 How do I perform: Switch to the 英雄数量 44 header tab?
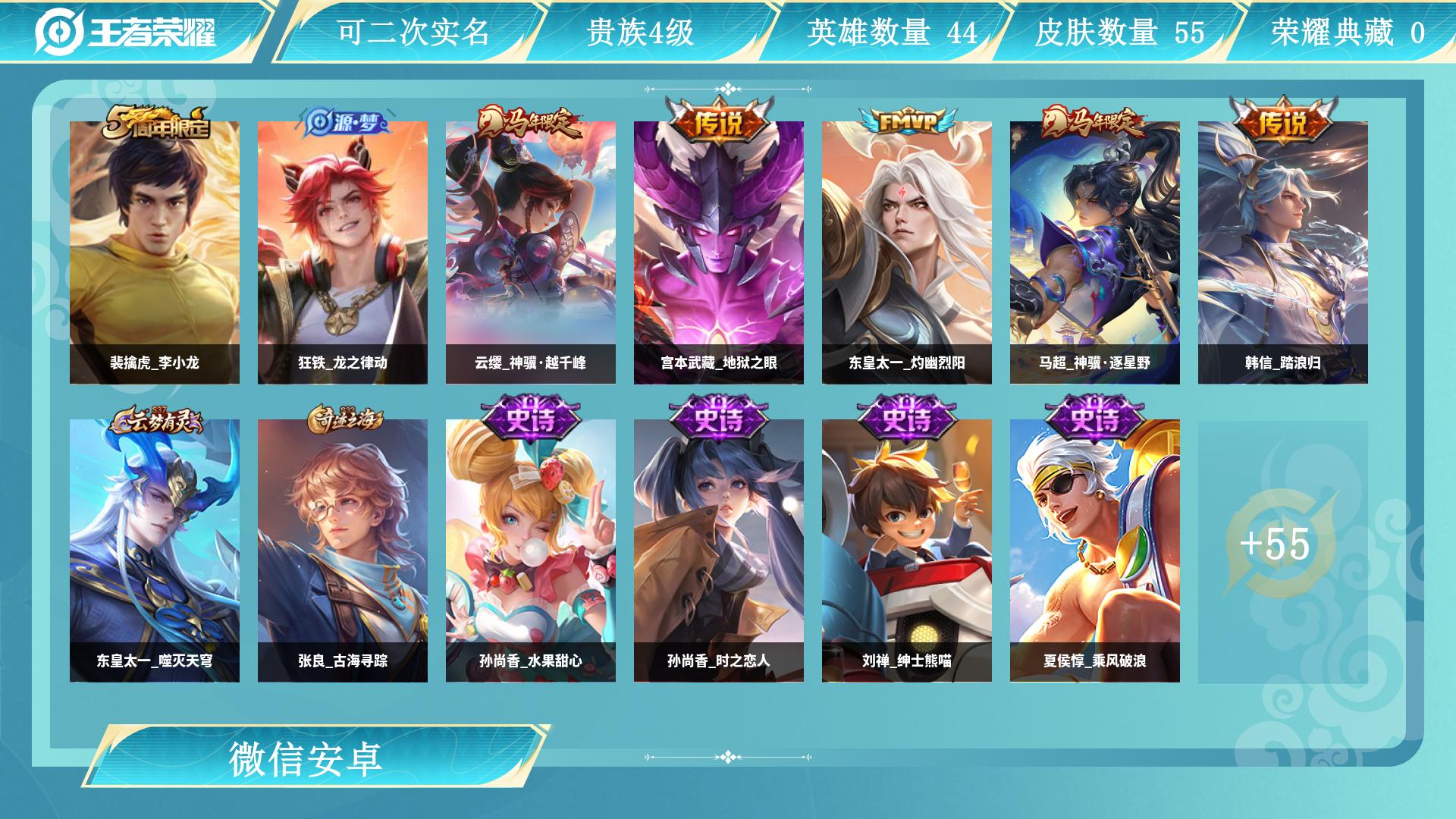892,32
